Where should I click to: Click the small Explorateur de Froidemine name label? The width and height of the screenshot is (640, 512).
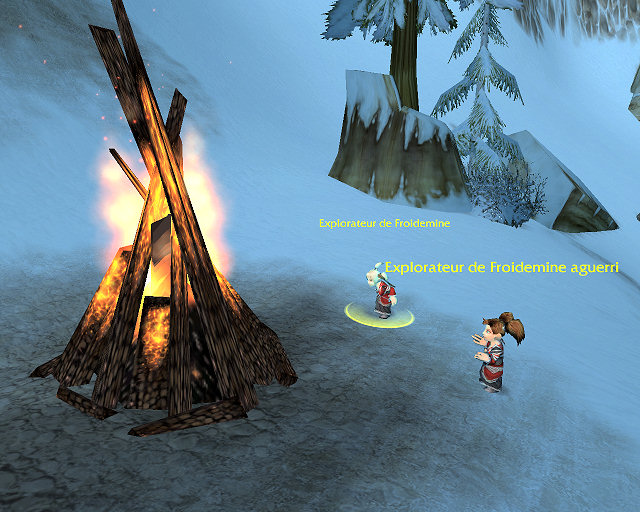[384, 224]
